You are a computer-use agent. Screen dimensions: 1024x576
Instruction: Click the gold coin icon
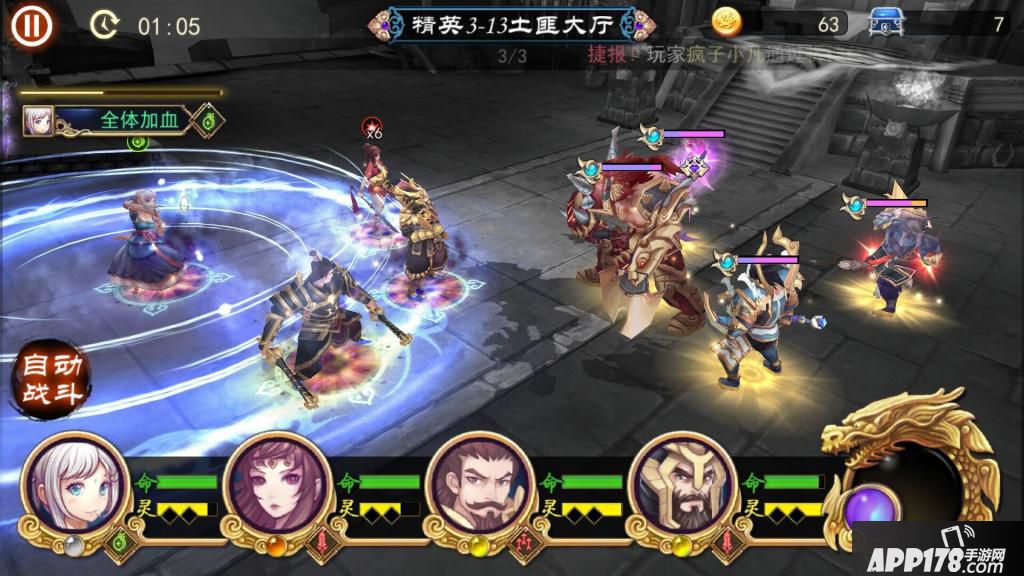[727, 22]
